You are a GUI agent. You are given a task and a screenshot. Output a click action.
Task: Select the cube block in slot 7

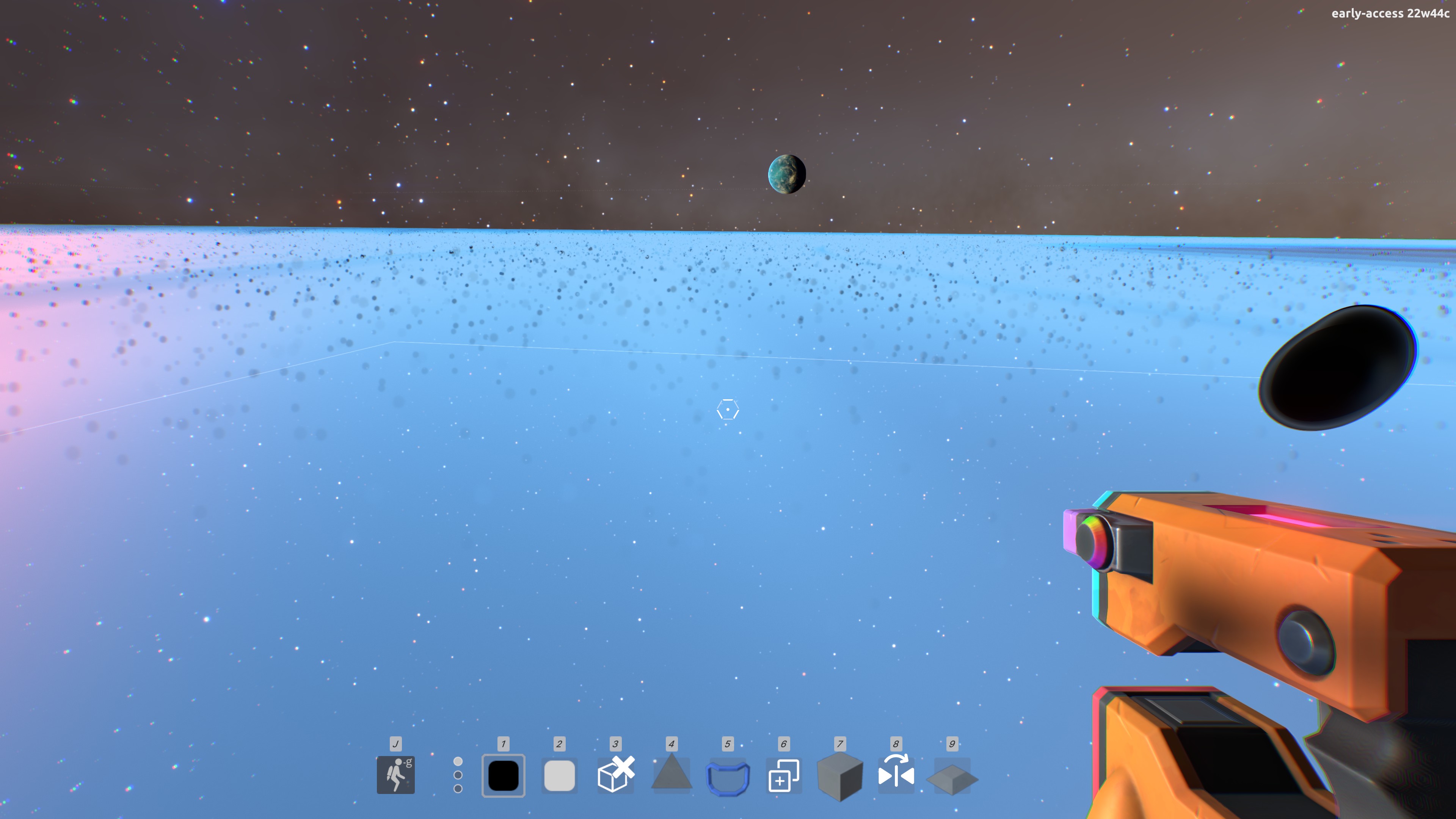[x=840, y=777]
